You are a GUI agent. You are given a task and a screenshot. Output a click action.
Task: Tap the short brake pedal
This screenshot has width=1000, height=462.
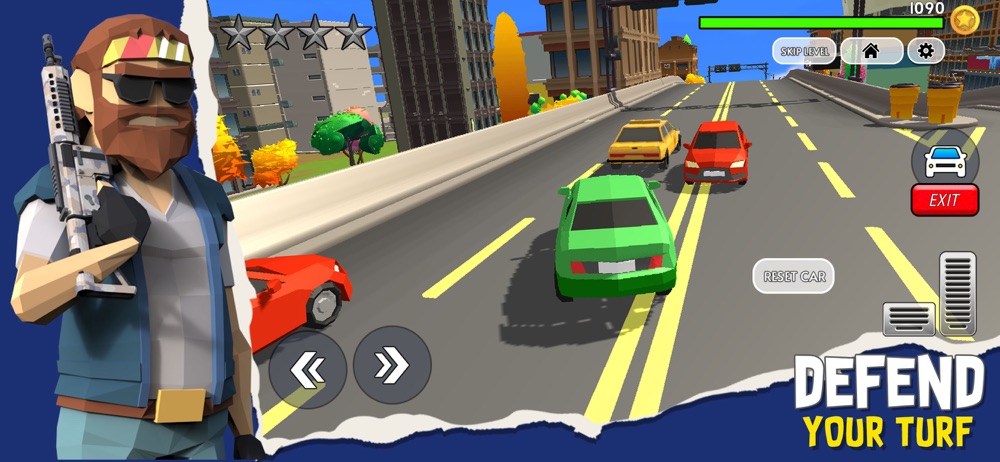tap(908, 319)
